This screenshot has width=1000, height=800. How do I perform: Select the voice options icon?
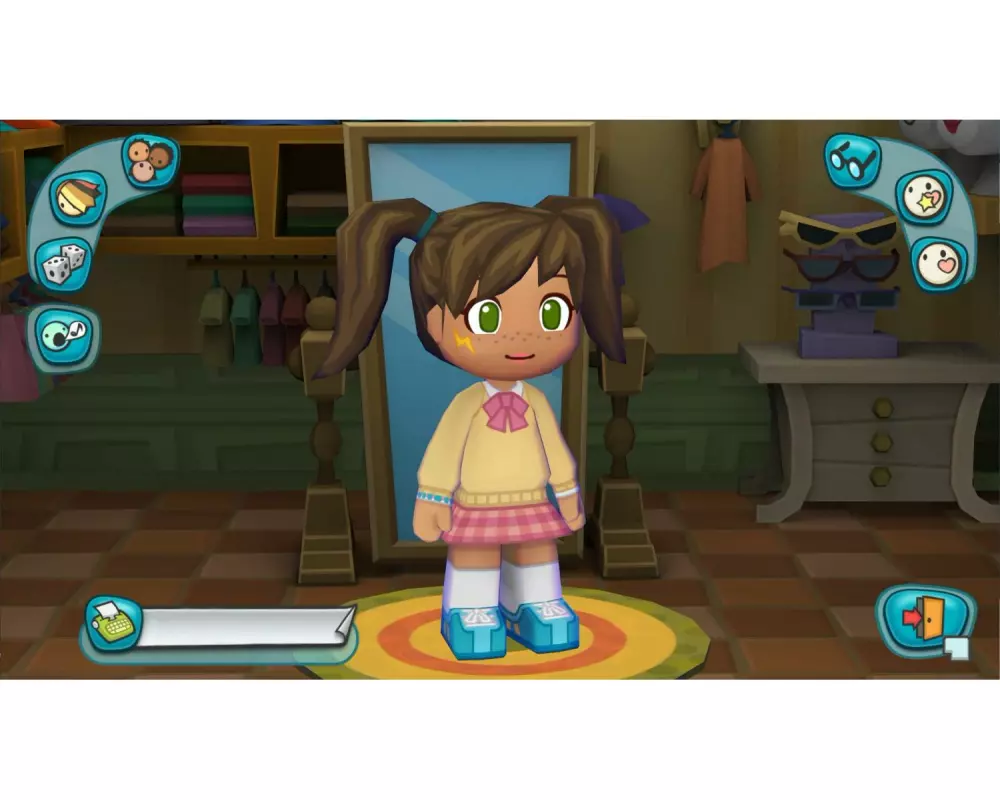pyautogui.click(x=64, y=336)
